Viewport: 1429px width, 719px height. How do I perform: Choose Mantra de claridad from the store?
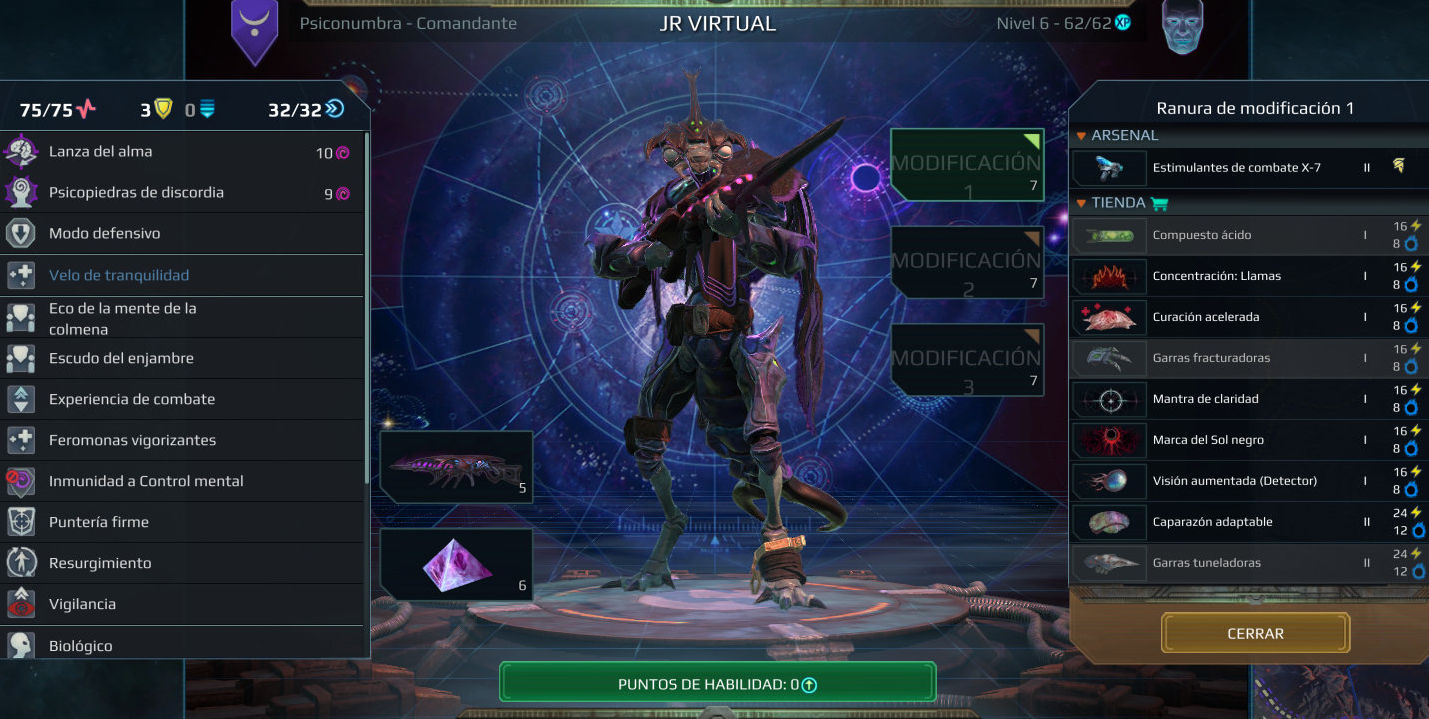coord(1236,399)
